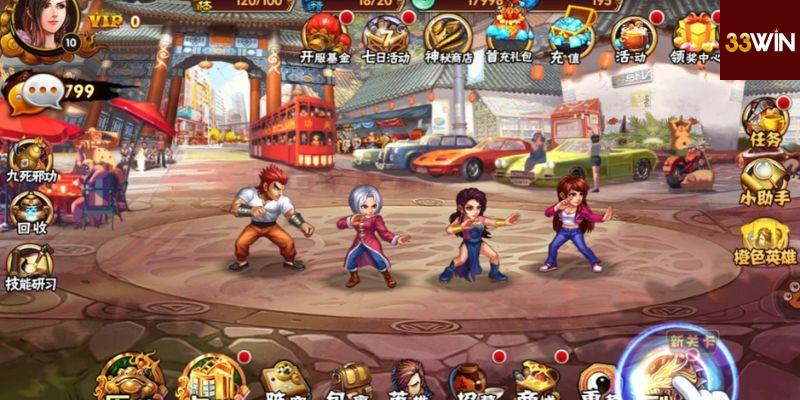The height and width of the screenshot is (400, 800).
Task: Enter the 神秘商店 mystery shop
Action: pyautogui.click(x=446, y=38)
